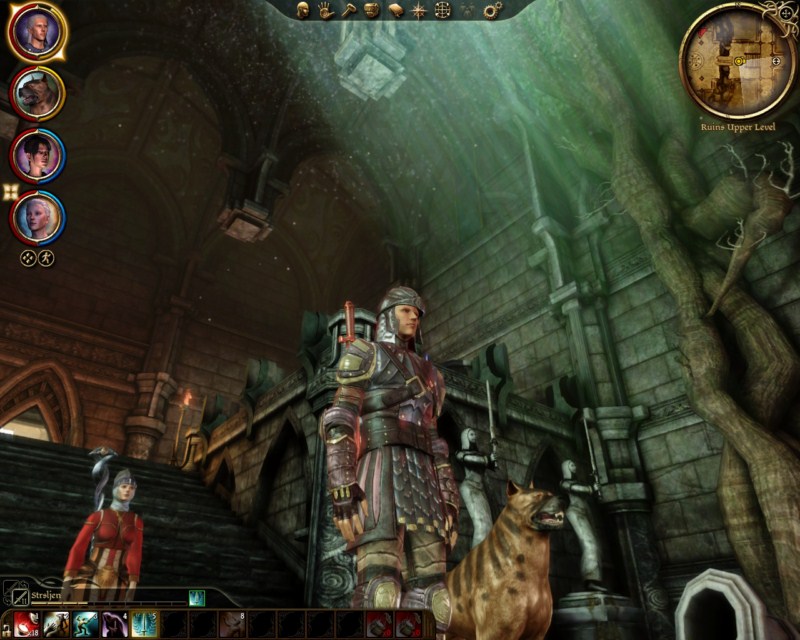Open the character record head icon

(301, 10)
